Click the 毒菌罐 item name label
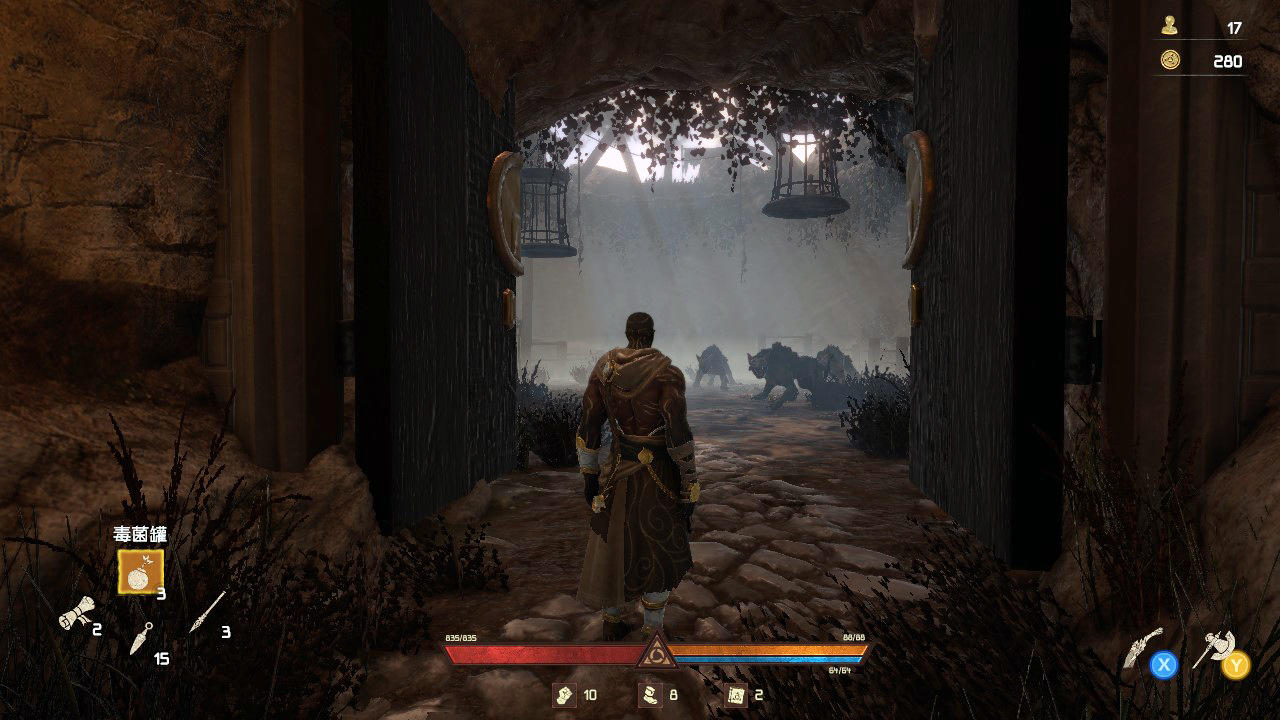 [x=140, y=532]
